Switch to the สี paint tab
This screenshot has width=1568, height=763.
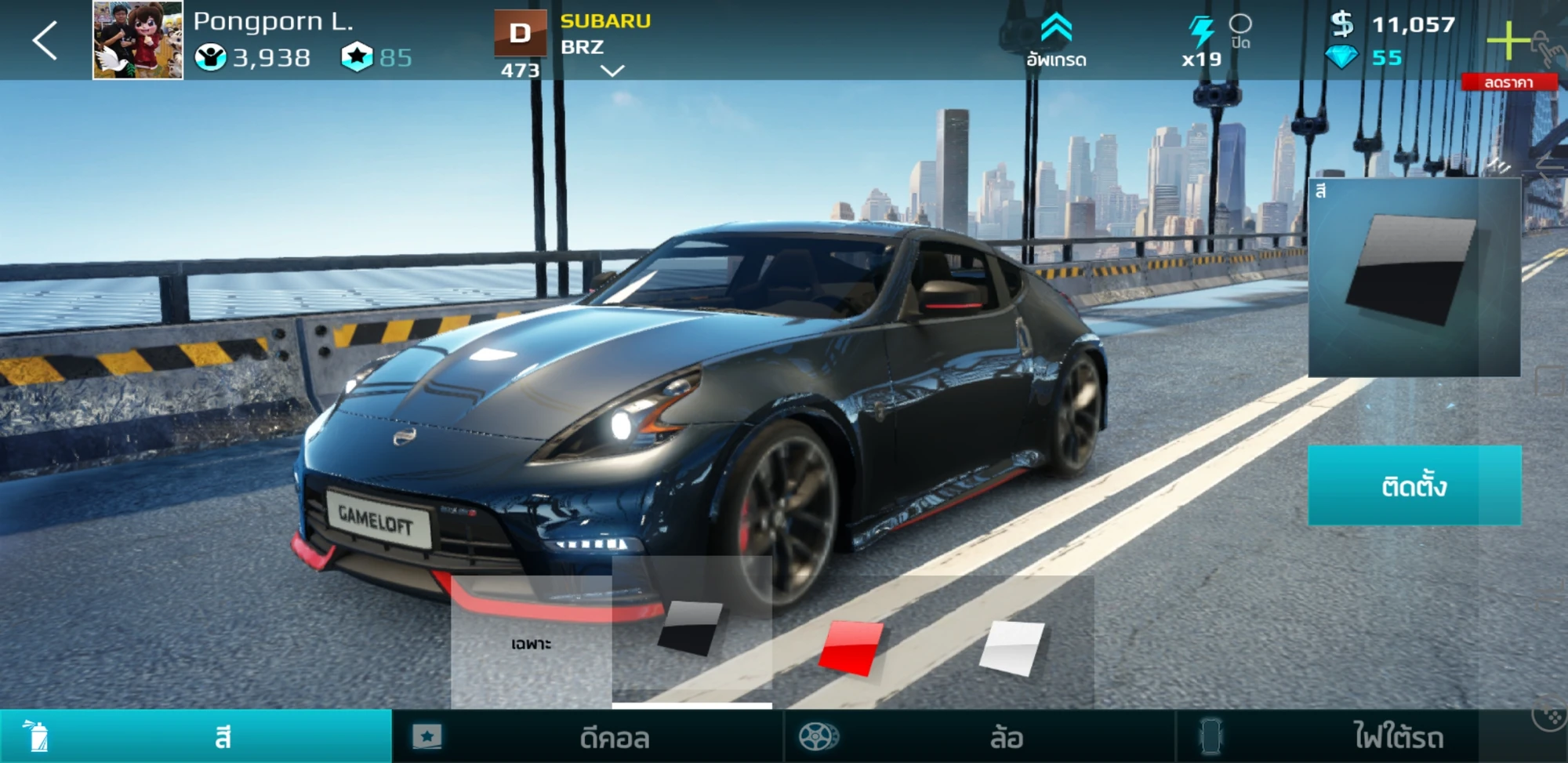click(196, 737)
